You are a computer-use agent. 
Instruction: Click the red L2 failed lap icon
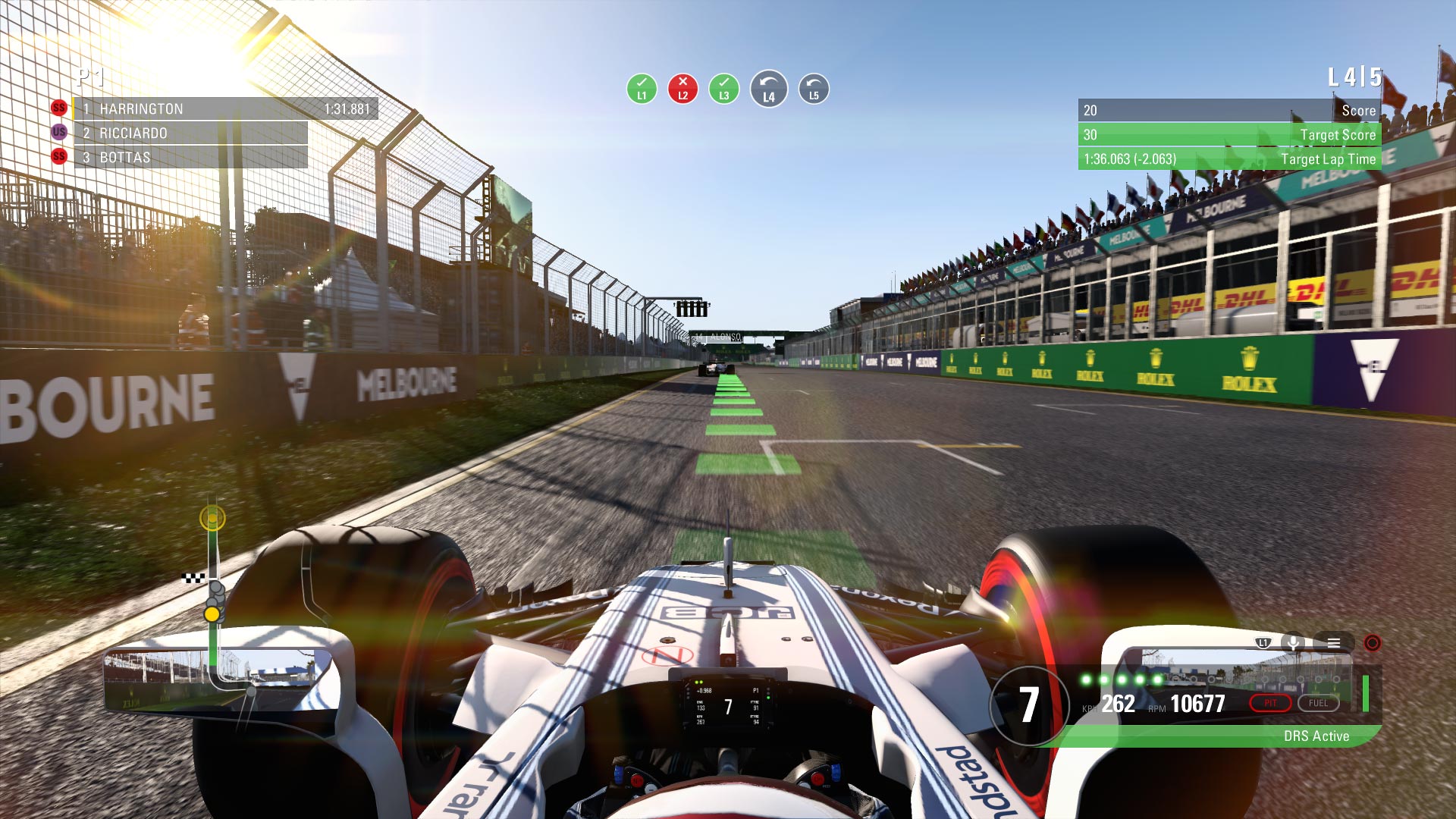pyautogui.click(x=684, y=88)
